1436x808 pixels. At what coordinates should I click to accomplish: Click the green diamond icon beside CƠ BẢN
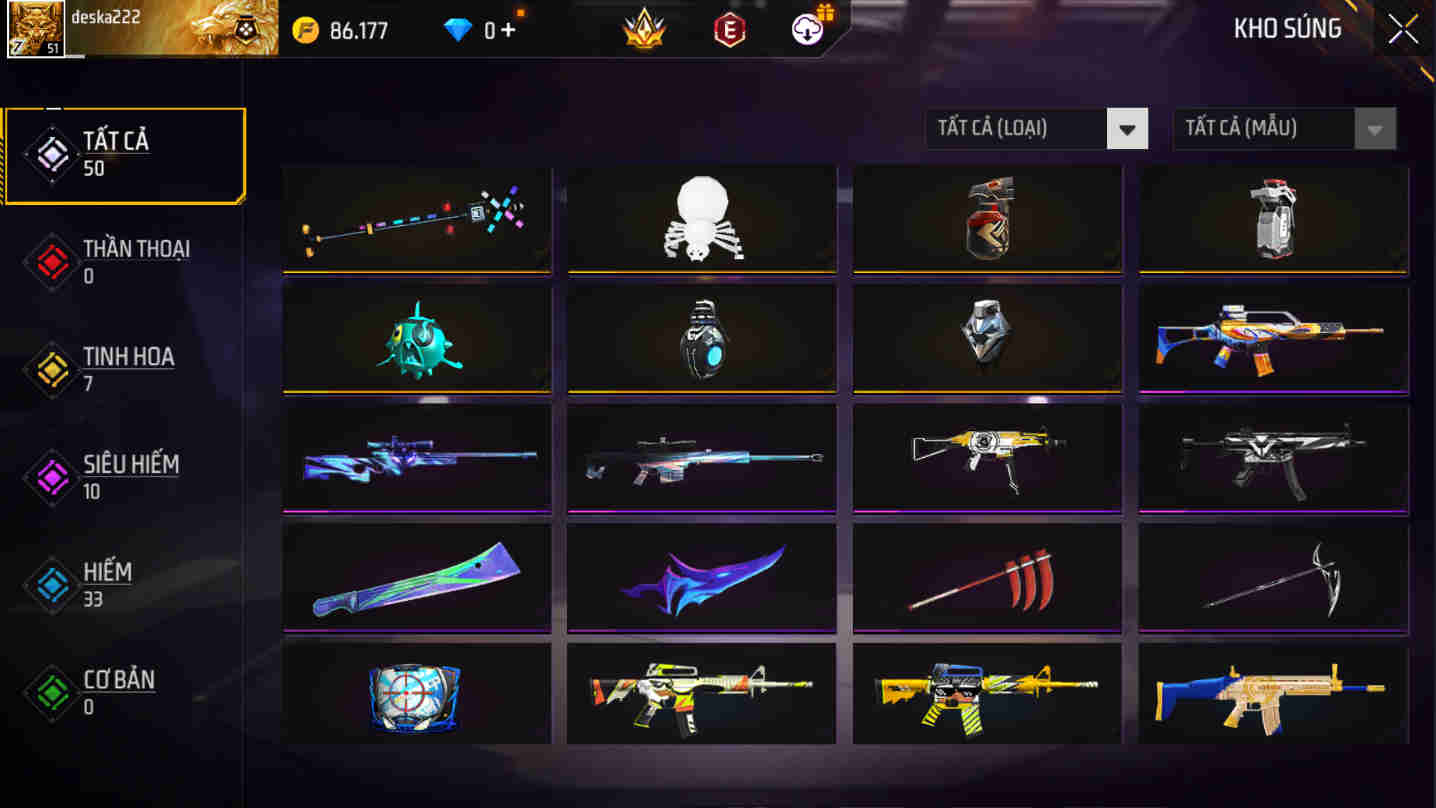pos(51,692)
